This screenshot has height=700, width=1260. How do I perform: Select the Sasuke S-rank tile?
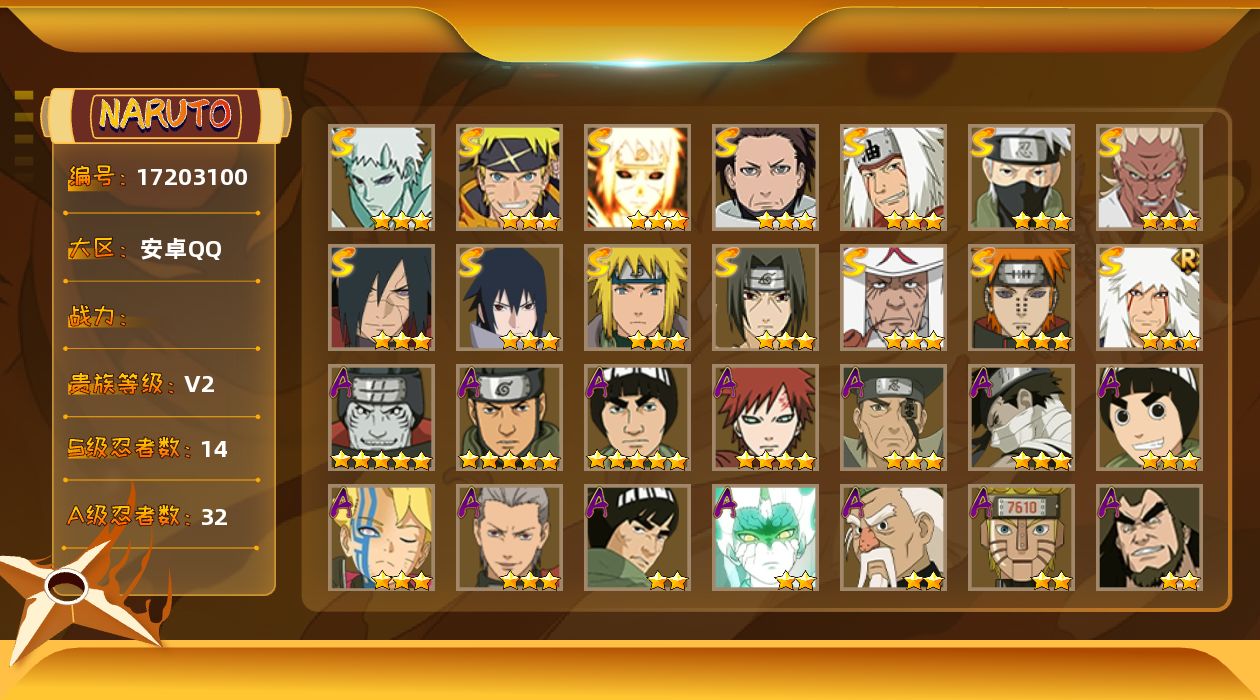pyautogui.click(x=509, y=298)
